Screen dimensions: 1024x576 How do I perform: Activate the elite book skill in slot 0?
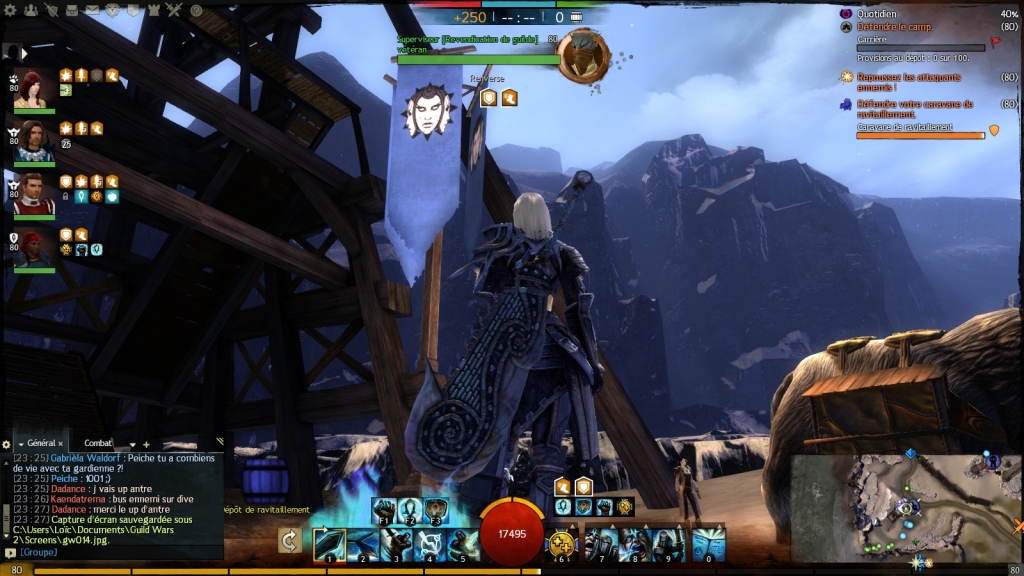pyautogui.click(x=708, y=545)
